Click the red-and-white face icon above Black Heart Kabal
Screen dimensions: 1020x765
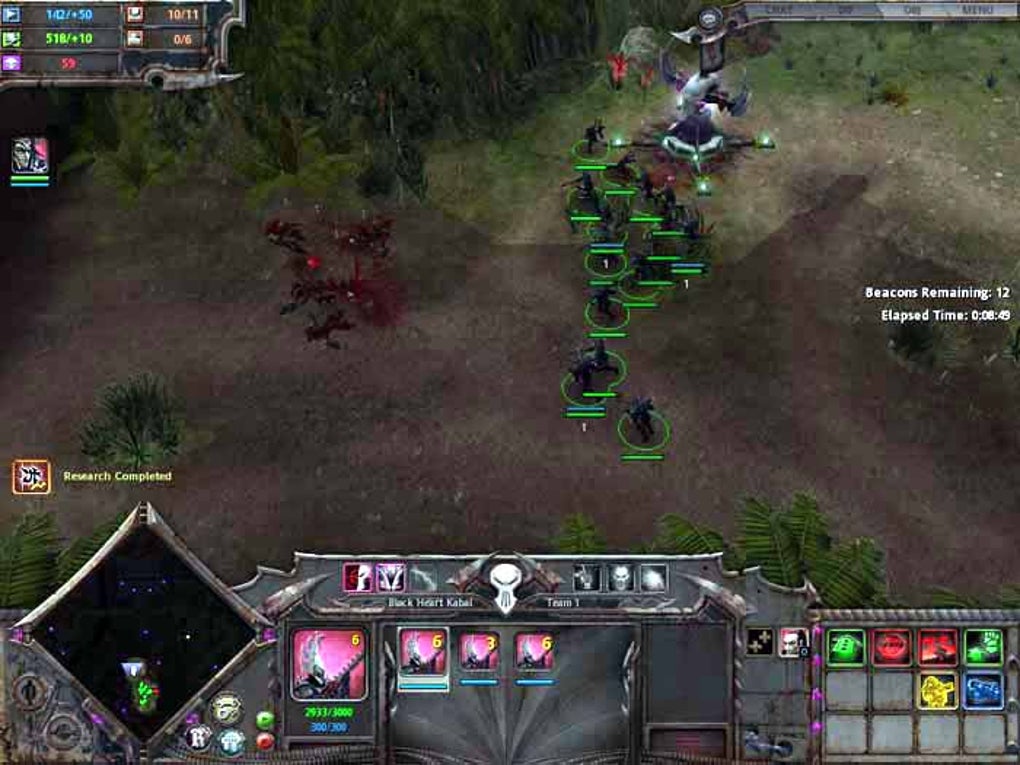358,577
